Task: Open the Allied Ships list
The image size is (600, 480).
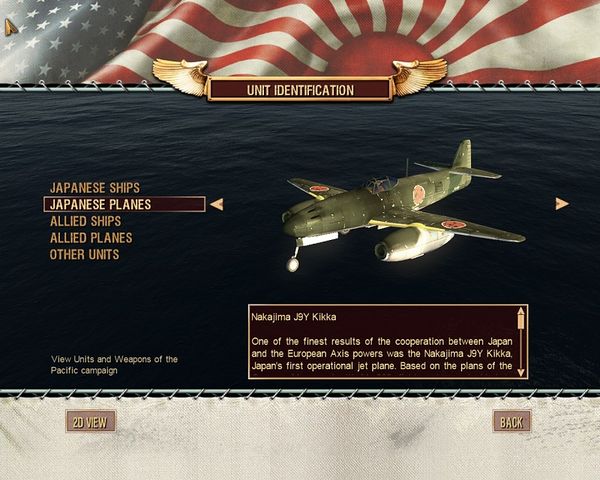Action: click(86, 221)
